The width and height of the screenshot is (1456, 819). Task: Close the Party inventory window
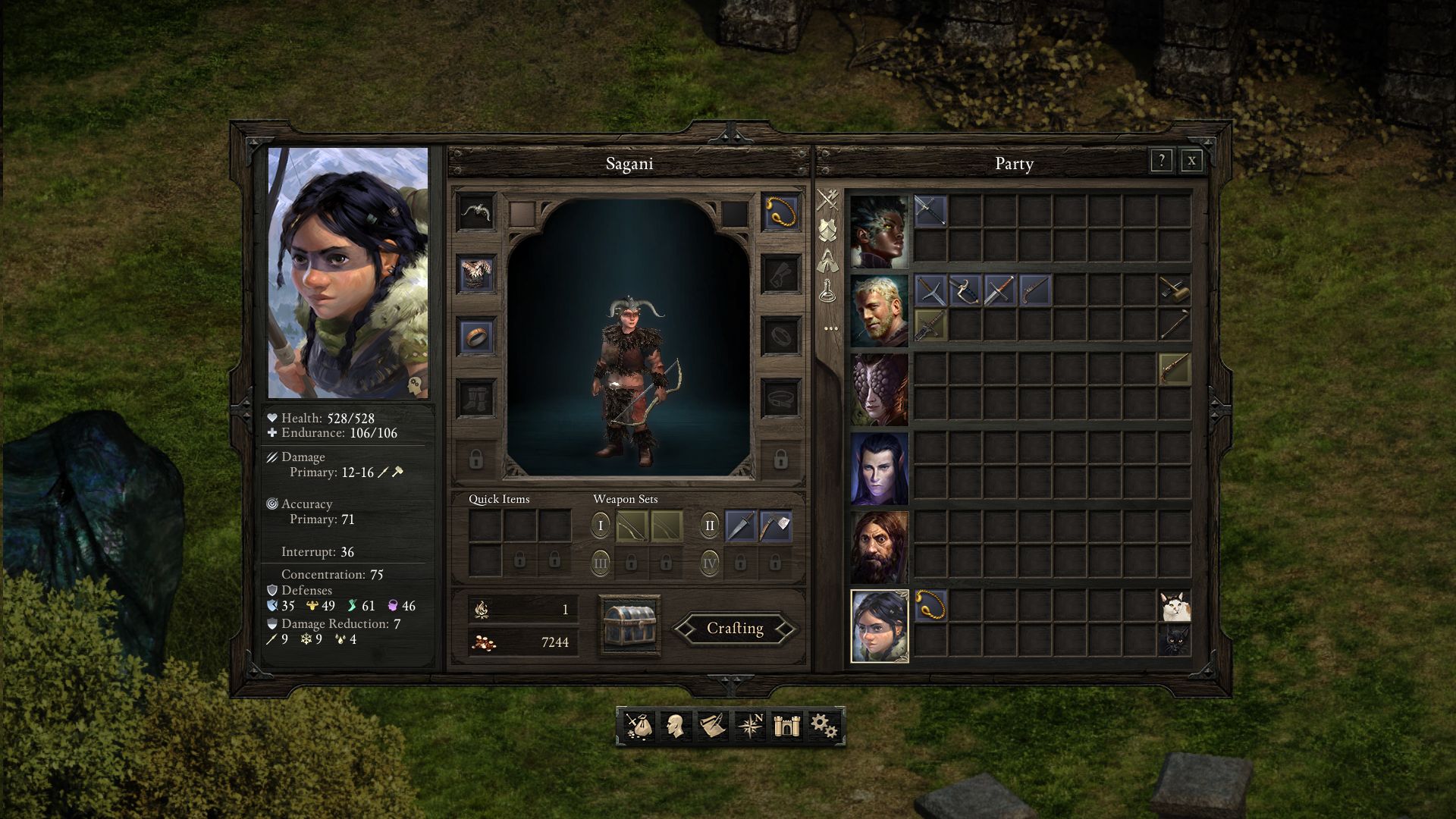[x=1191, y=161]
